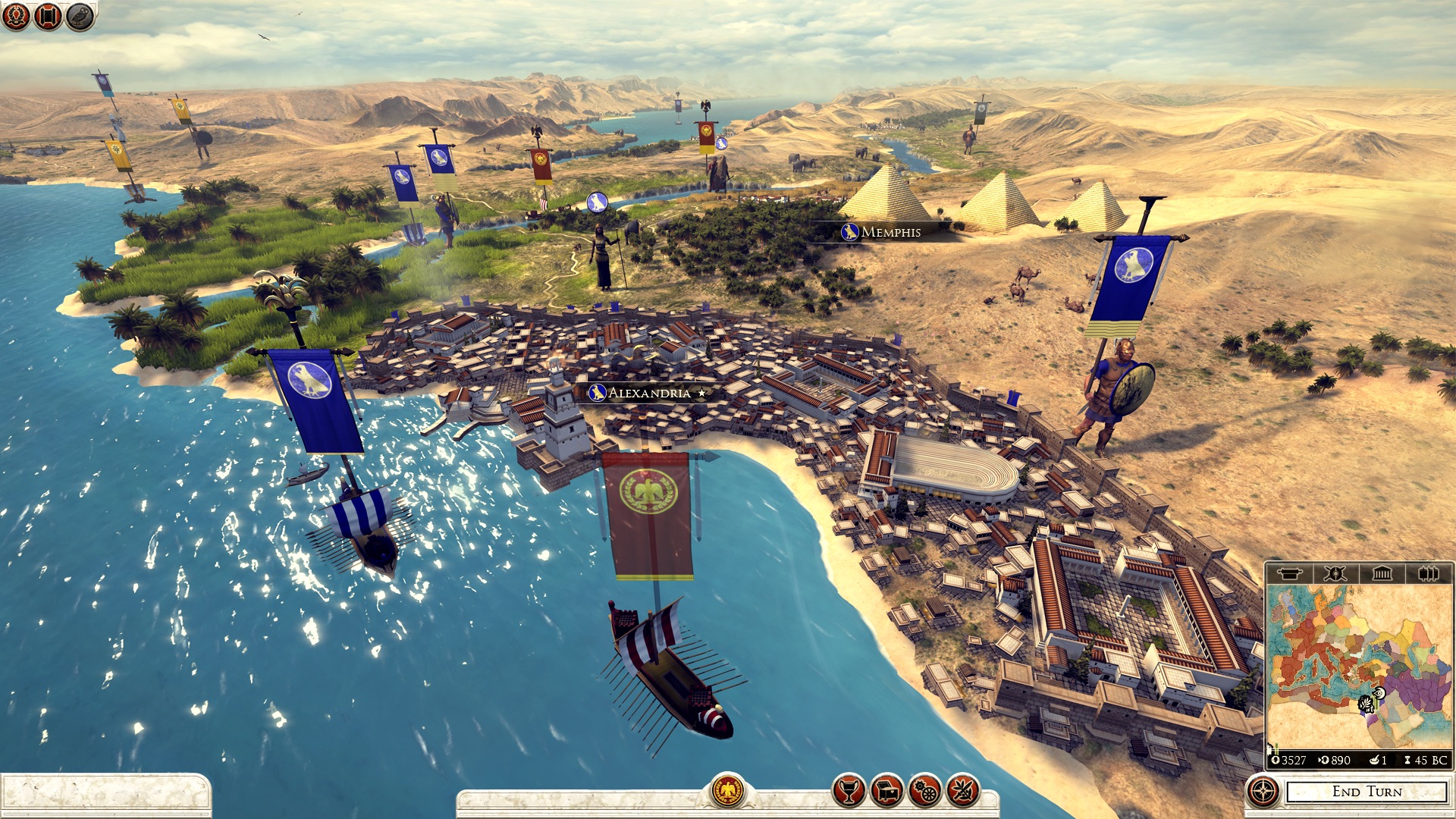
Task: Click the green movement bar on the minimap
Action: coord(1276,748)
